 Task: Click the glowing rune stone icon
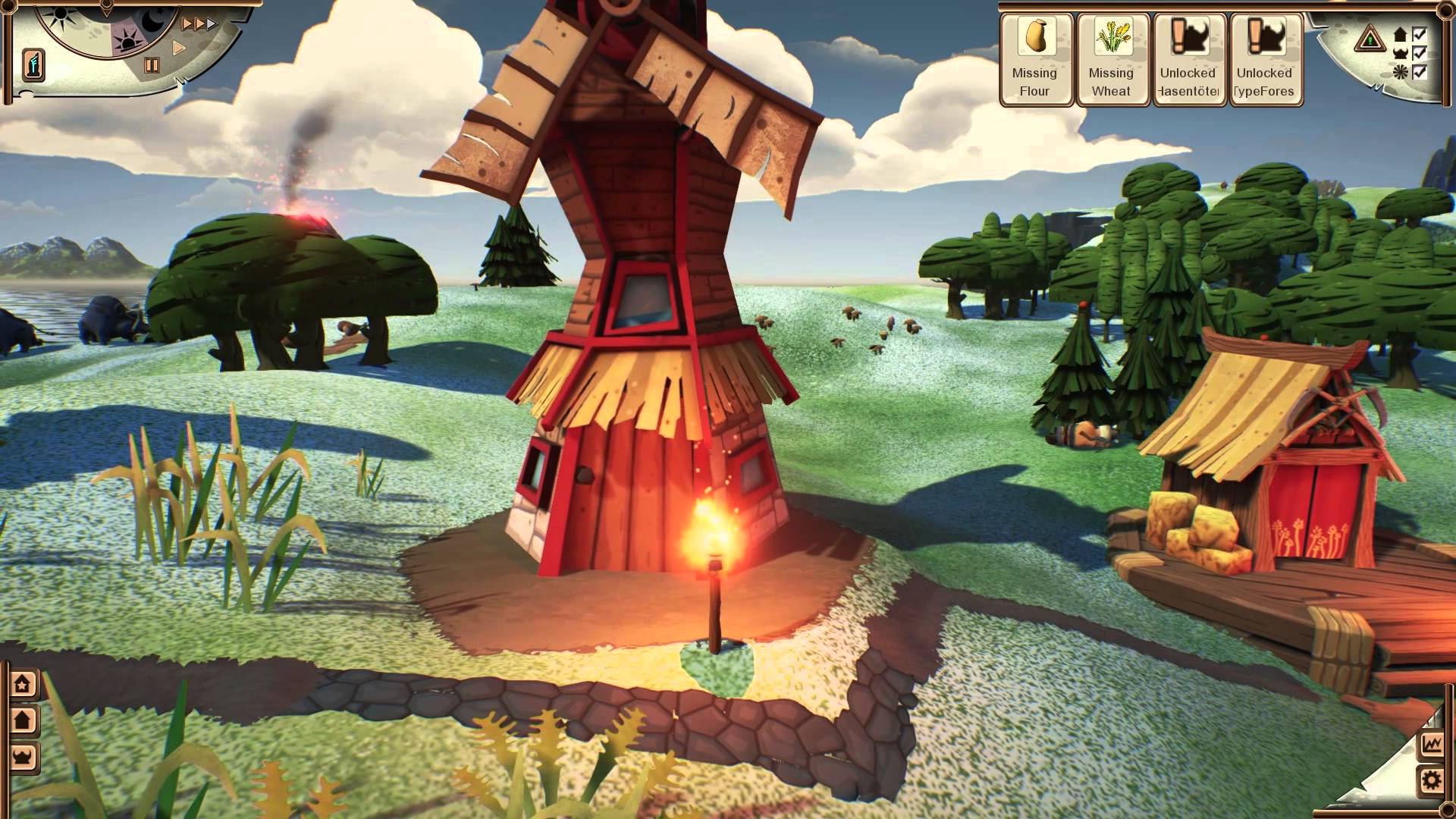(x=33, y=64)
